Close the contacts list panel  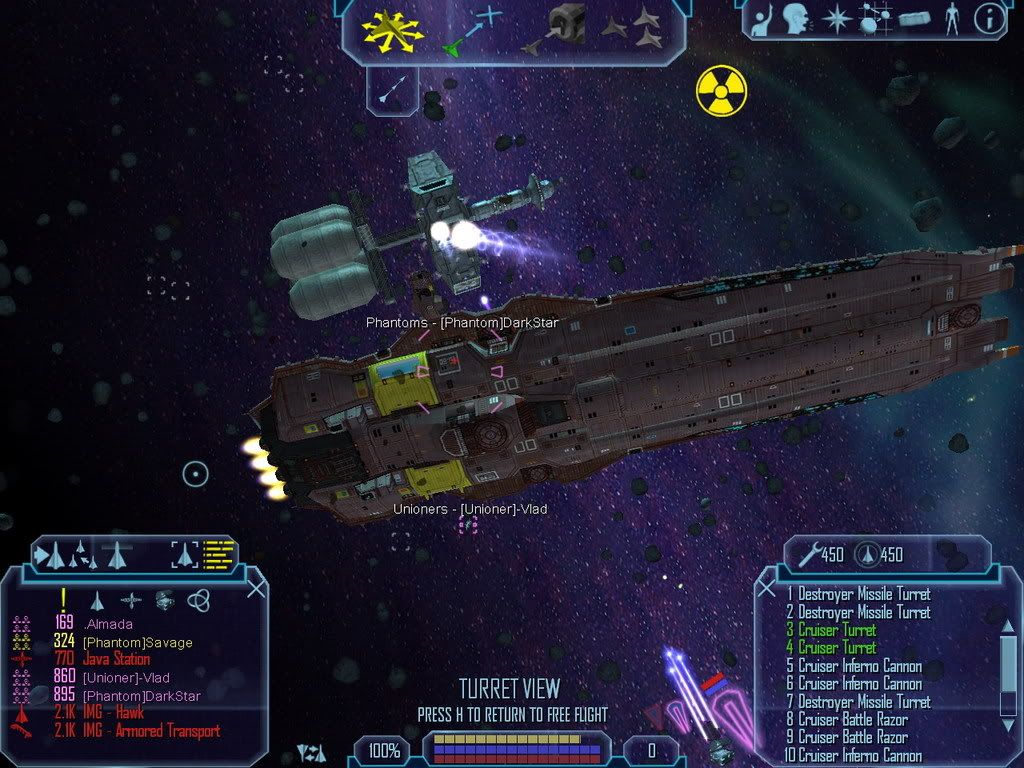(x=255, y=588)
